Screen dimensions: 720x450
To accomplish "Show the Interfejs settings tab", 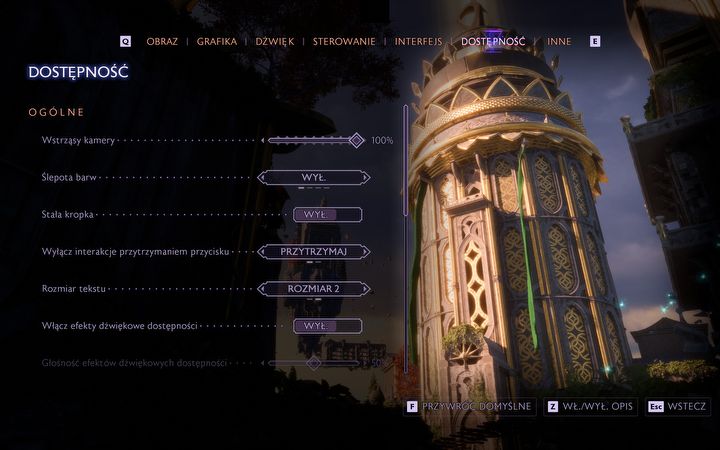I will pos(418,42).
